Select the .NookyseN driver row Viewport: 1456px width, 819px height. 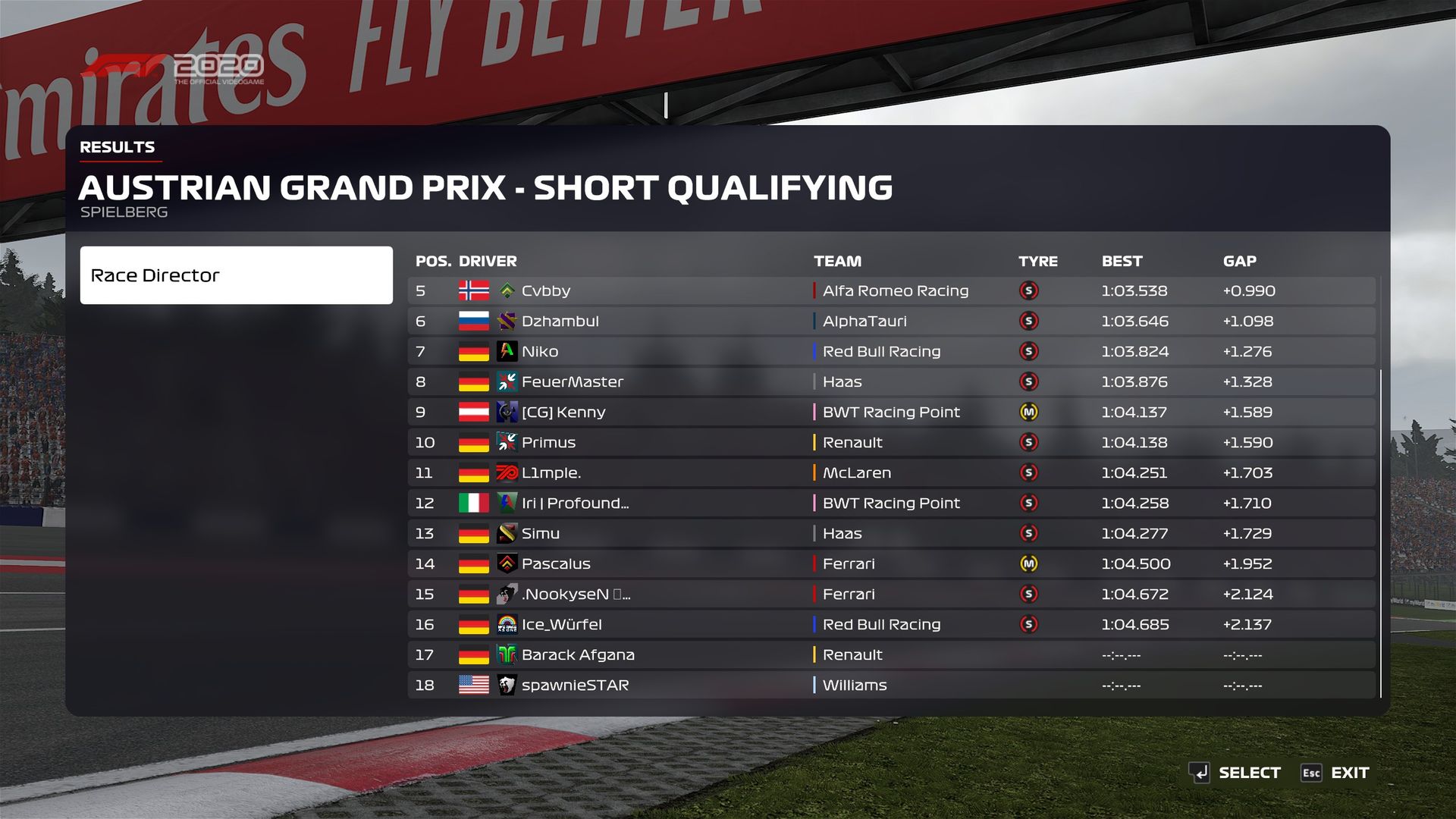coord(891,595)
